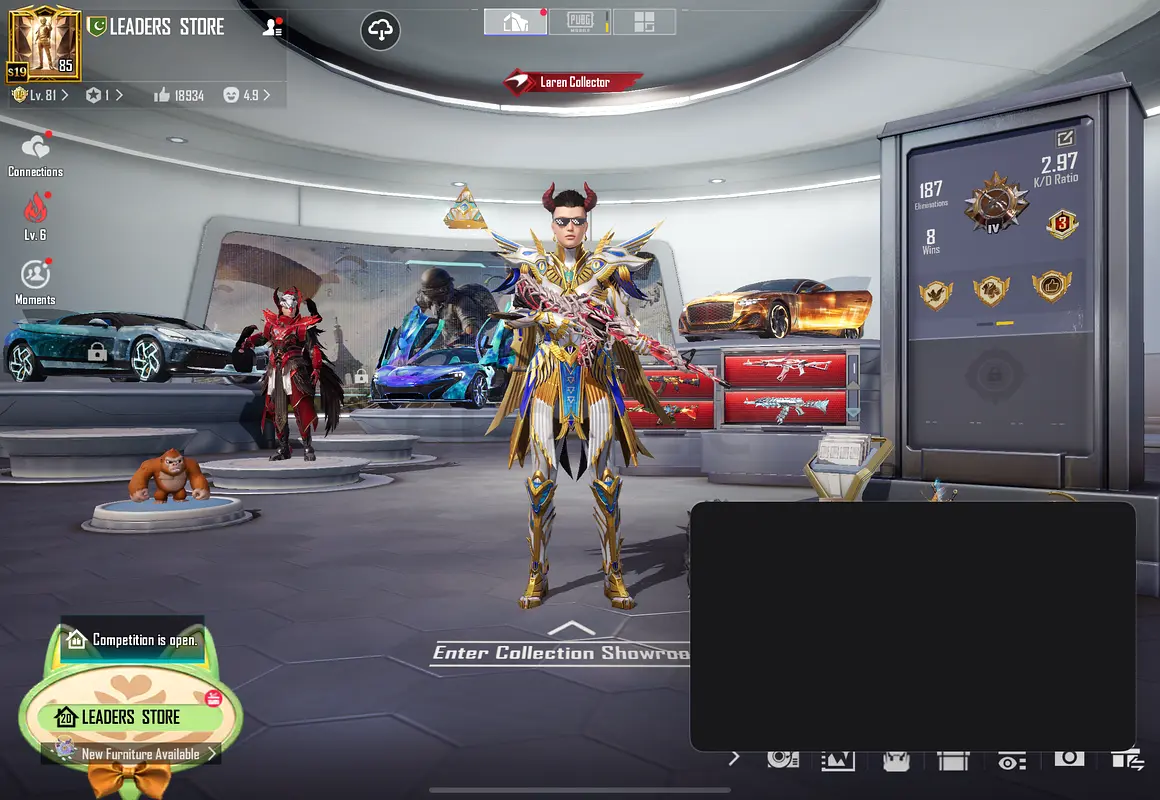
Task: Tap the cloud download button
Action: (380, 31)
